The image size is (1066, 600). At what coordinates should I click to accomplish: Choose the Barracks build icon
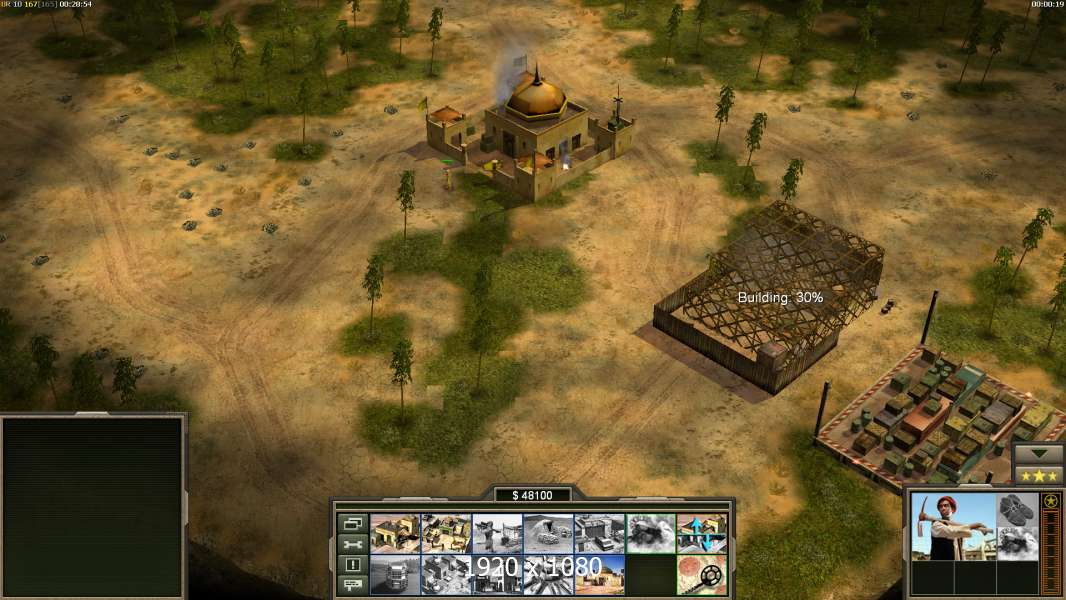pos(446,533)
